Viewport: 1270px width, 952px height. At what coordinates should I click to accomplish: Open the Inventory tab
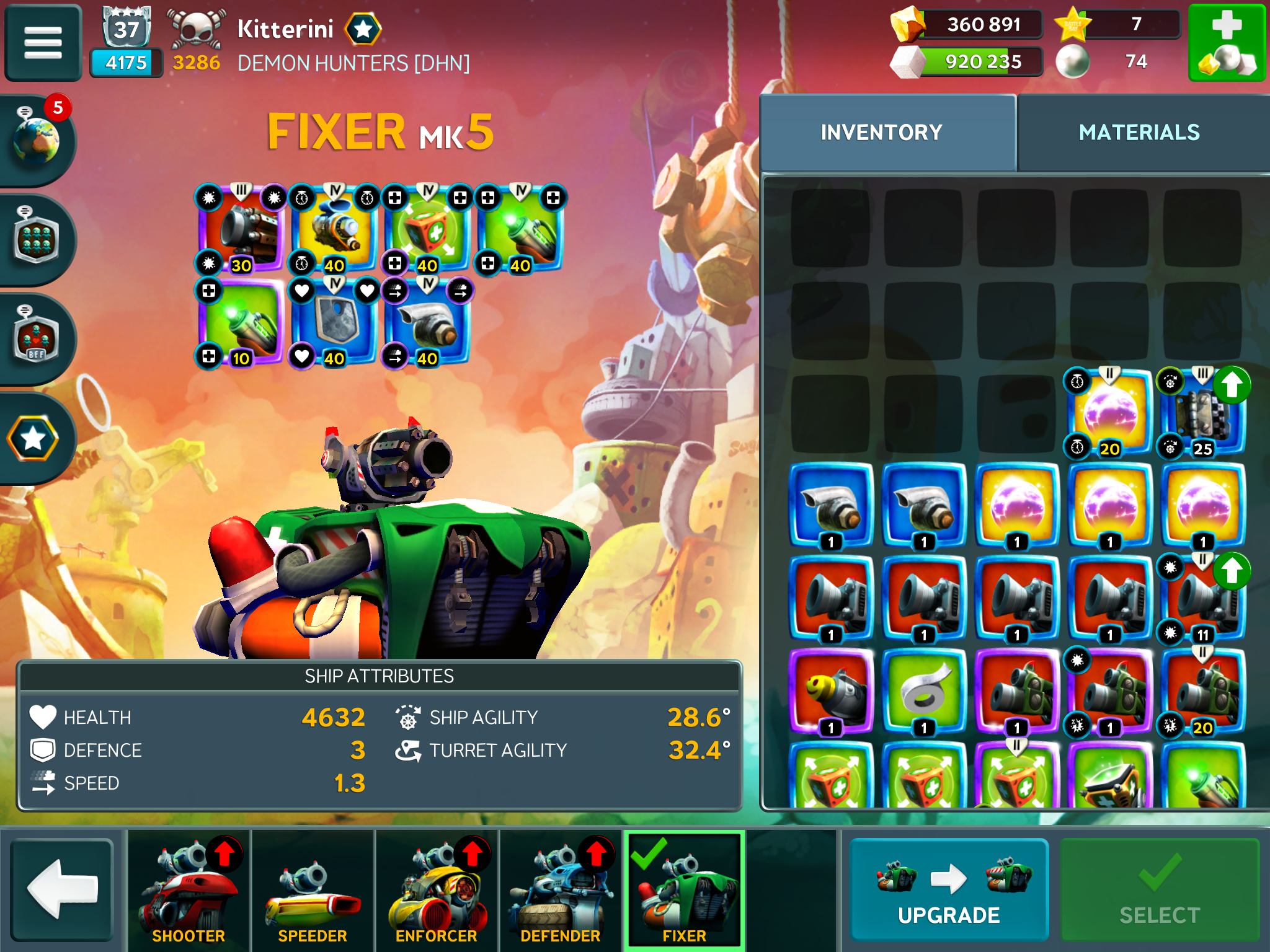[881, 132]
